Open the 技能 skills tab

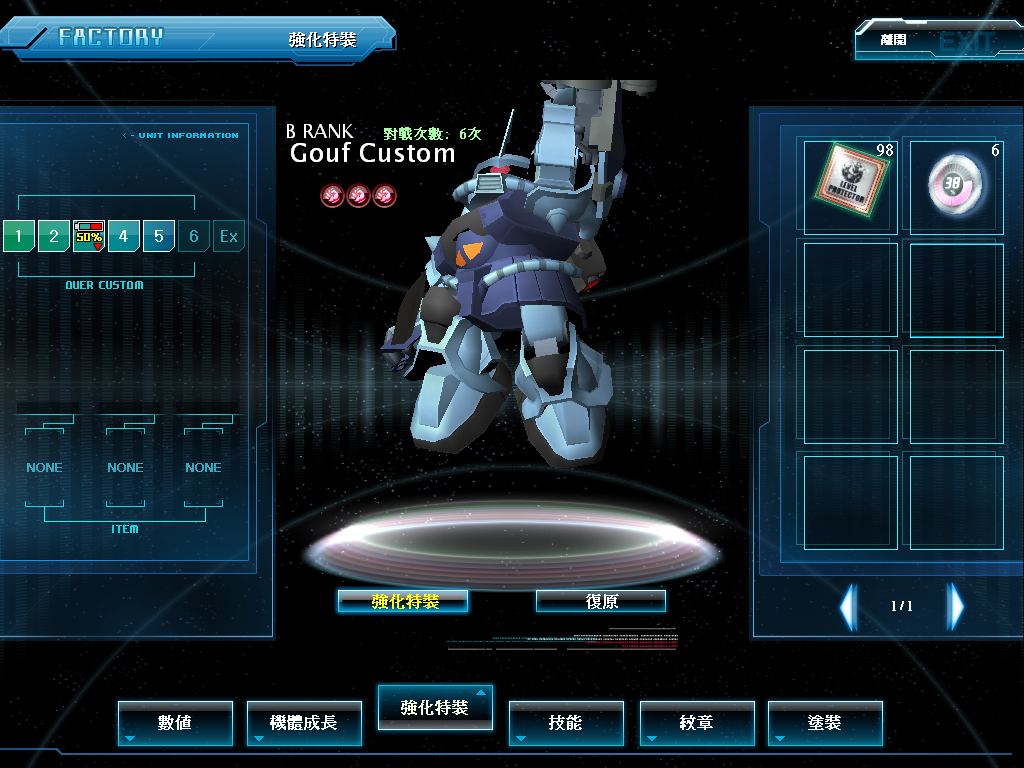[x=565, y=722]
